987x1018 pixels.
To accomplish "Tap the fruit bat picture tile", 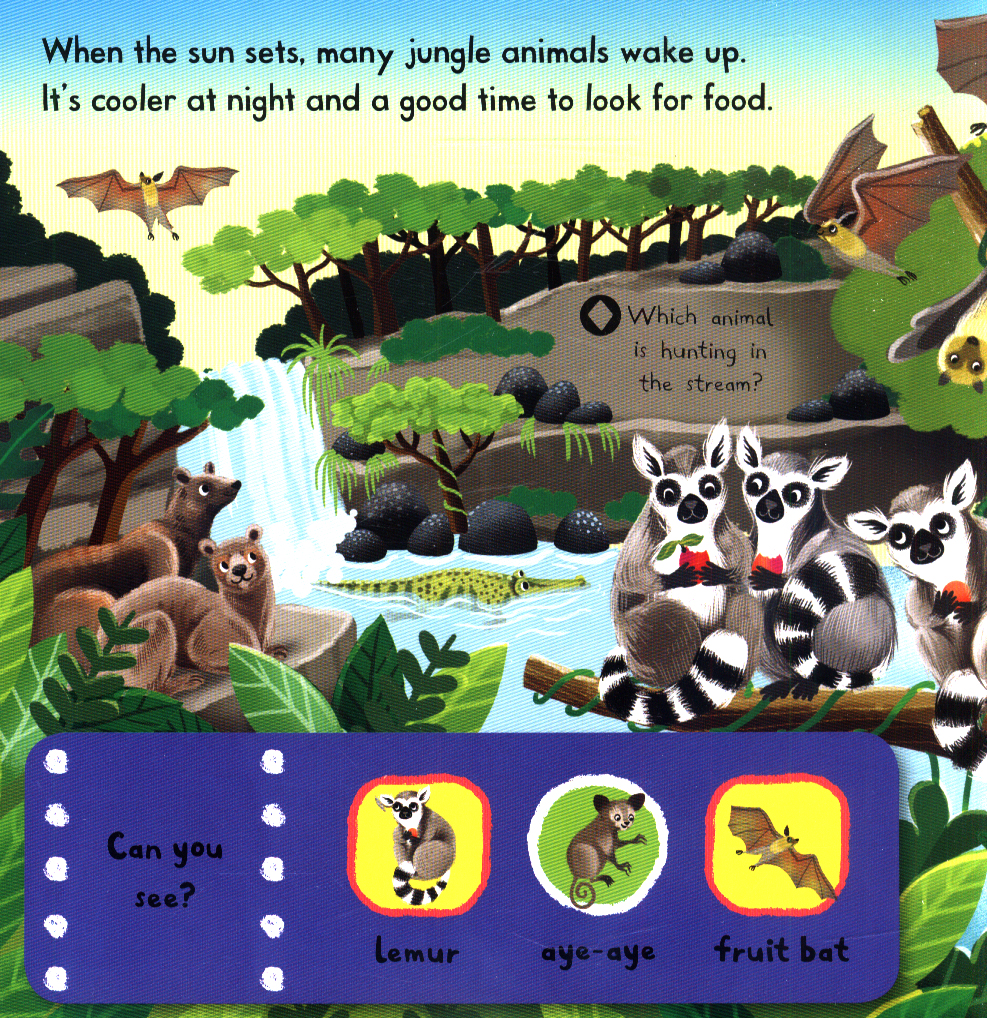I will click(x=777, y=846).
